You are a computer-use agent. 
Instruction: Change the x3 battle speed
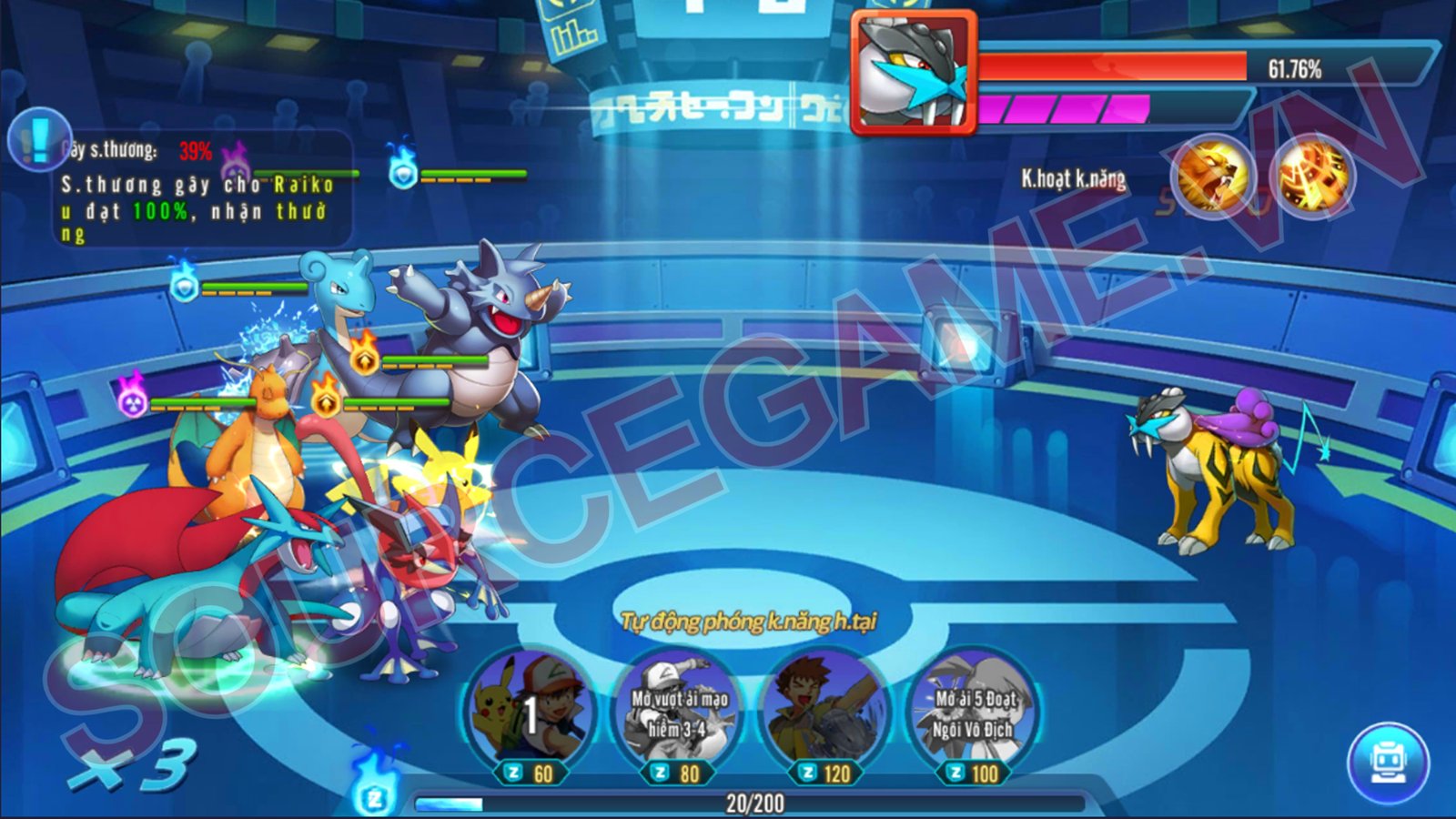click(134, 764)
